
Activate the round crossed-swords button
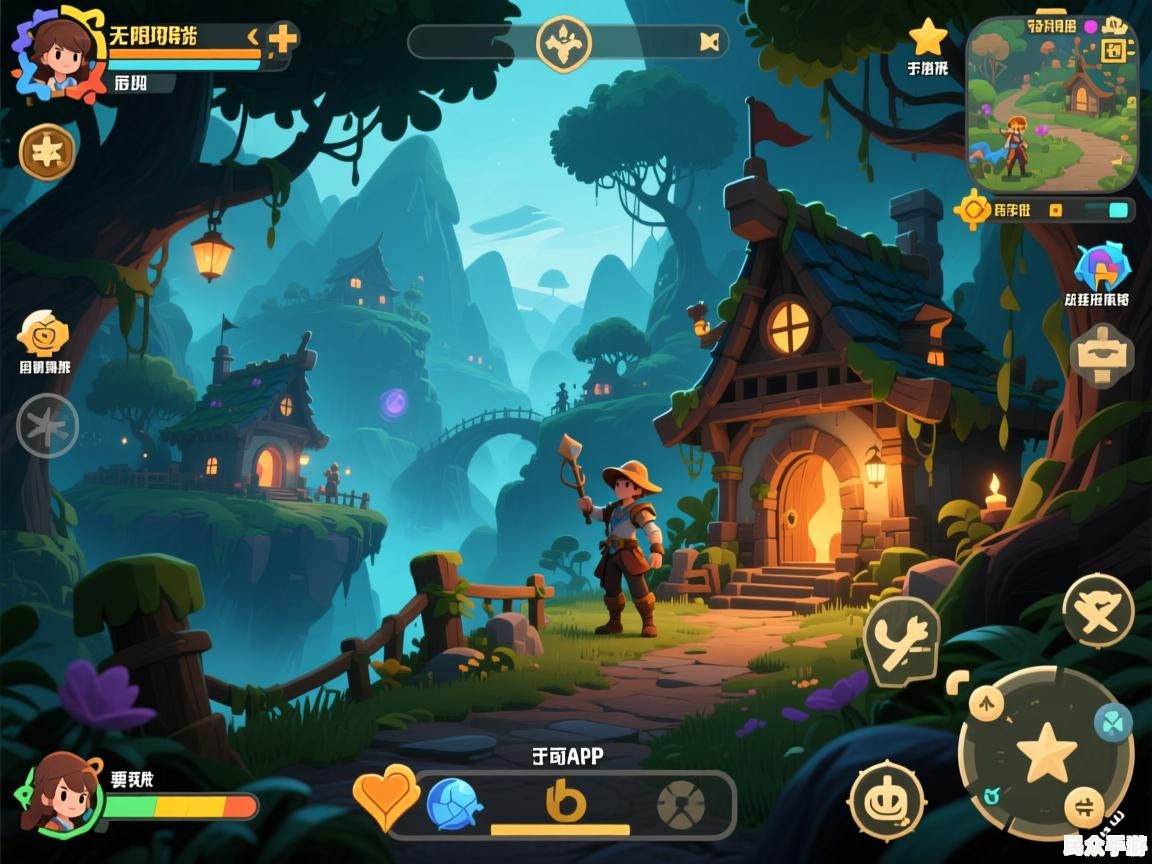pos(1098,609)
